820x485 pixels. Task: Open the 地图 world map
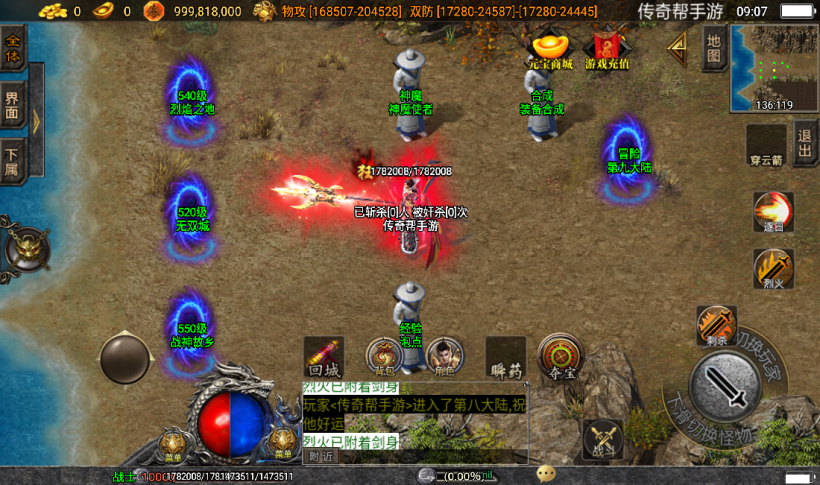pos(713,47)
